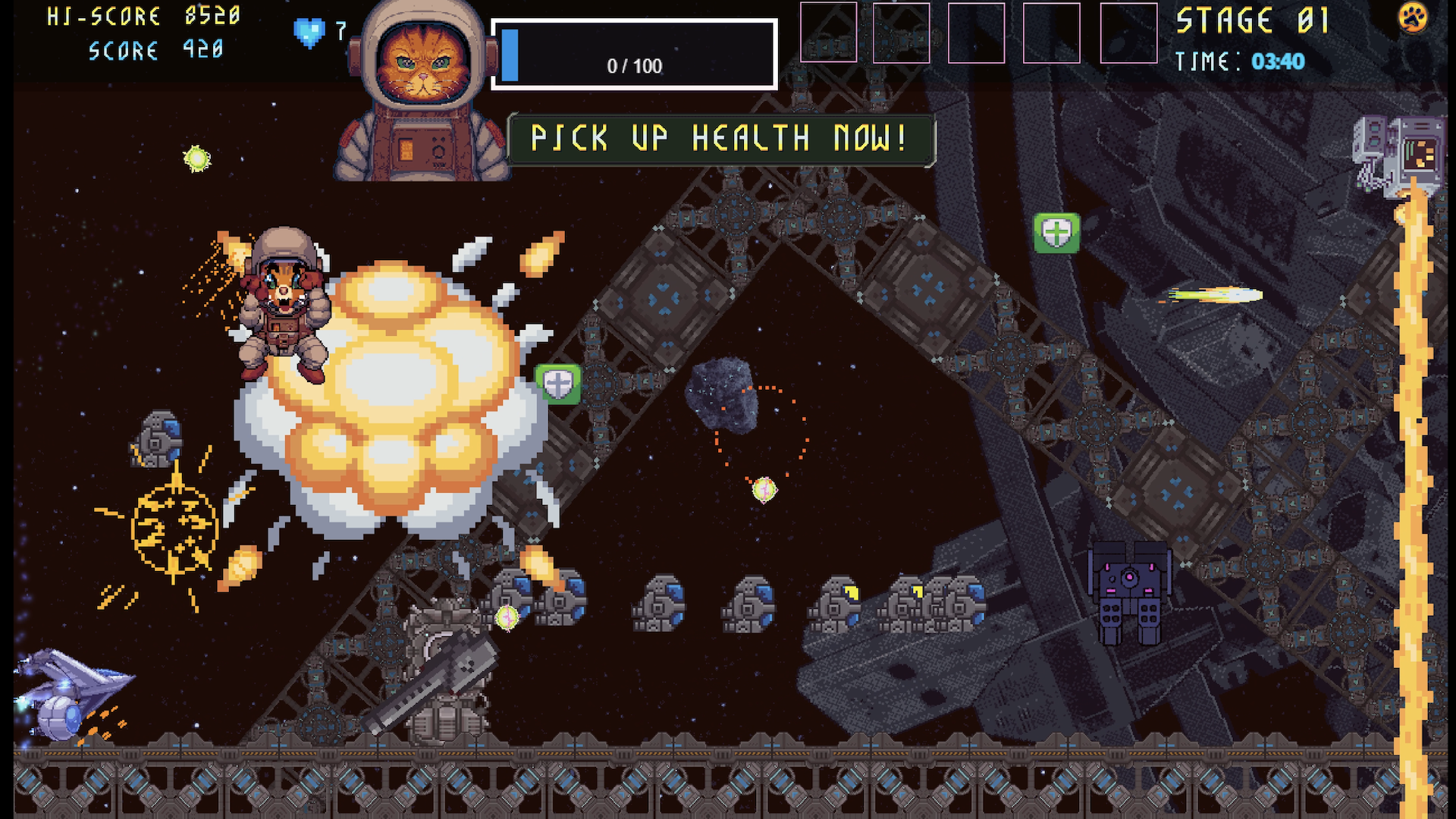Viewport: 1456px width, 819px height.
Task: Click the orange paw icon button
Action: click(x=1412, y=17)
